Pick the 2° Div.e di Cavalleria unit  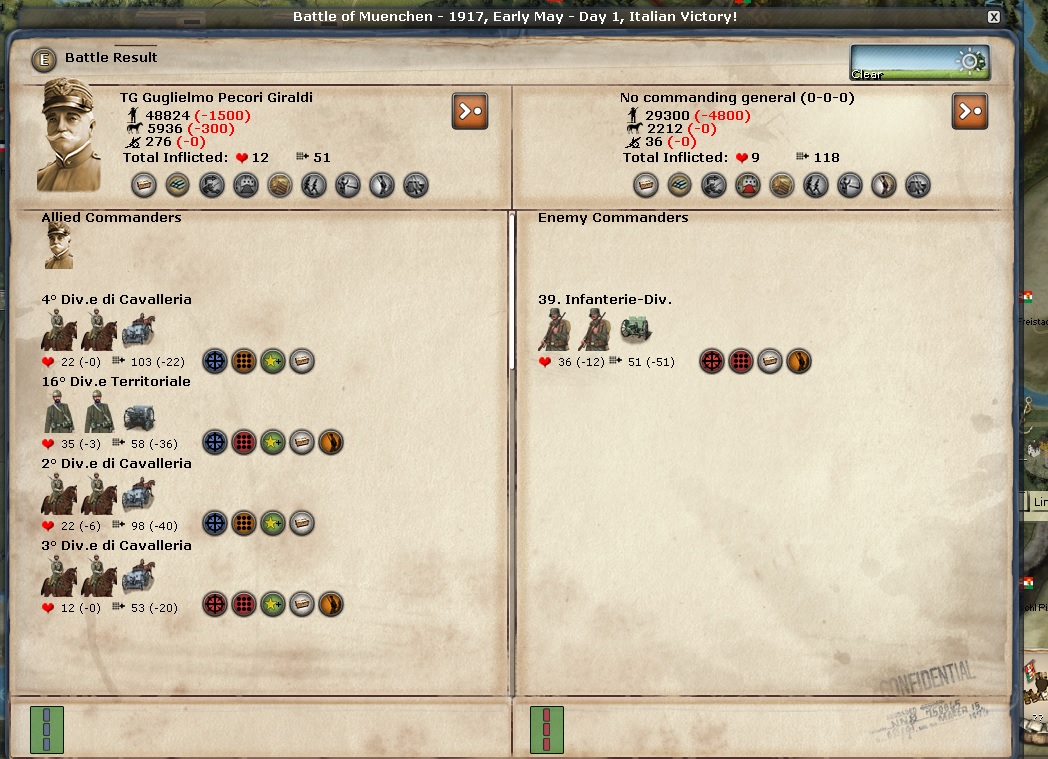tap(116, 463)
